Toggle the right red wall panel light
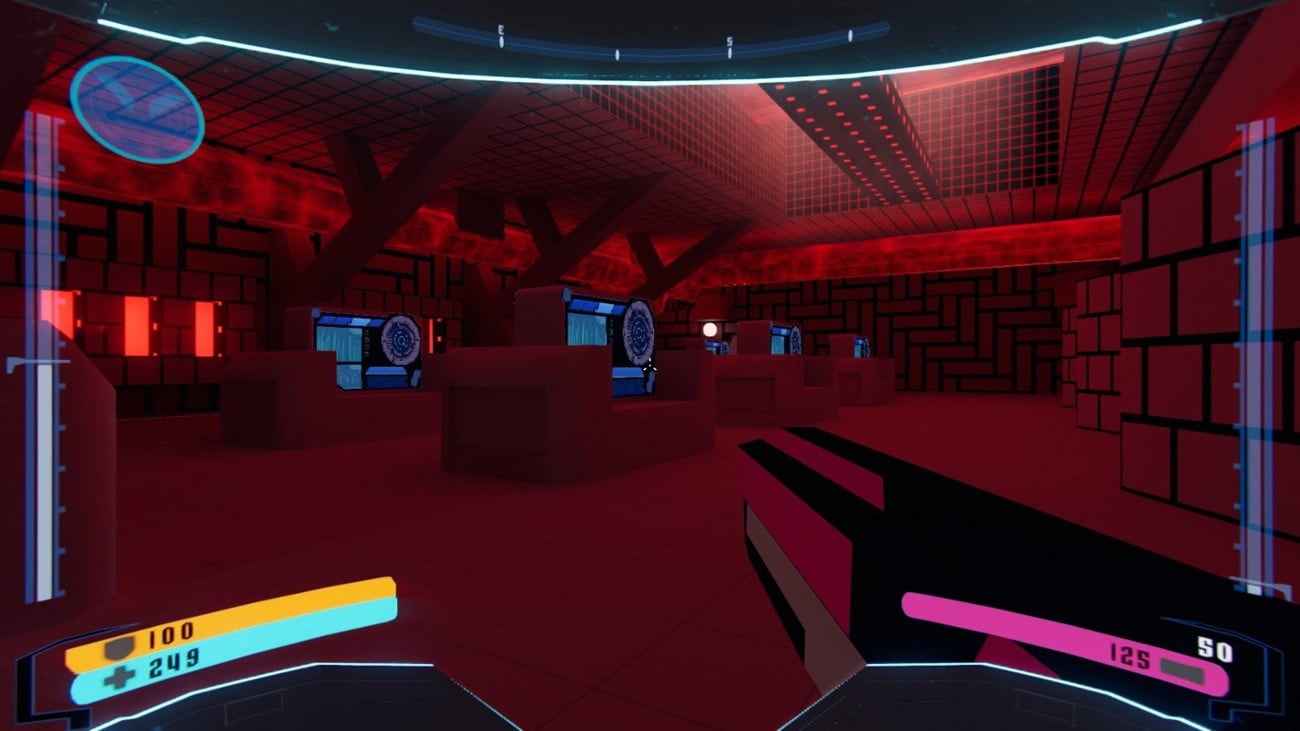 205,330
